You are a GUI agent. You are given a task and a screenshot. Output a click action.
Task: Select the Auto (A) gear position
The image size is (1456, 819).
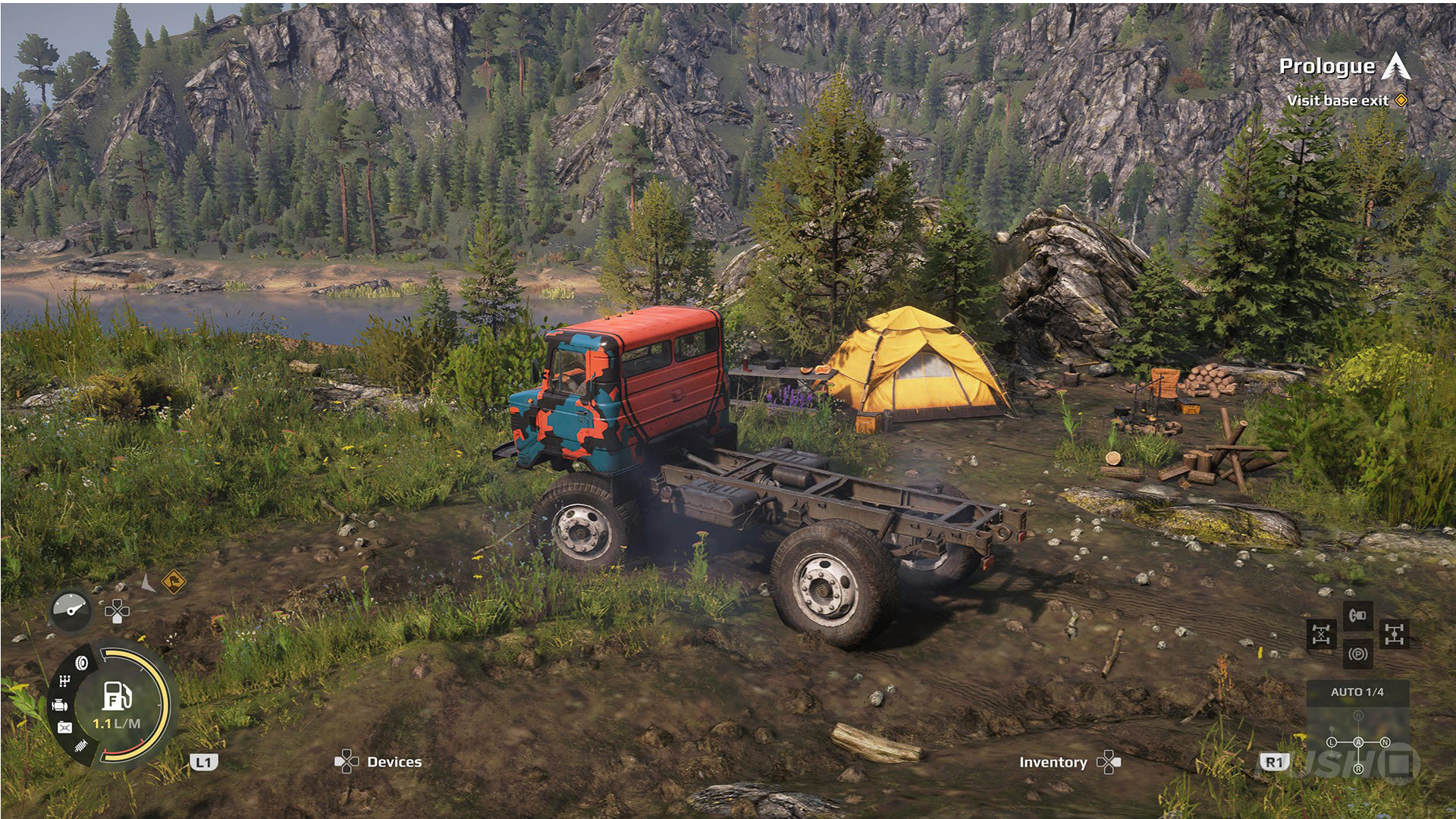coord(1358,742)
